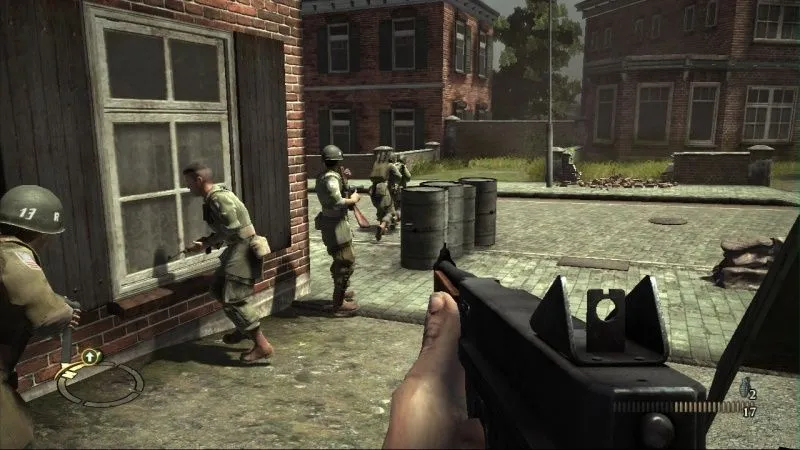This screenshot has width=800, height=450.
Task: Select the white arrow objective marker
Action: (x=90, y=355)
